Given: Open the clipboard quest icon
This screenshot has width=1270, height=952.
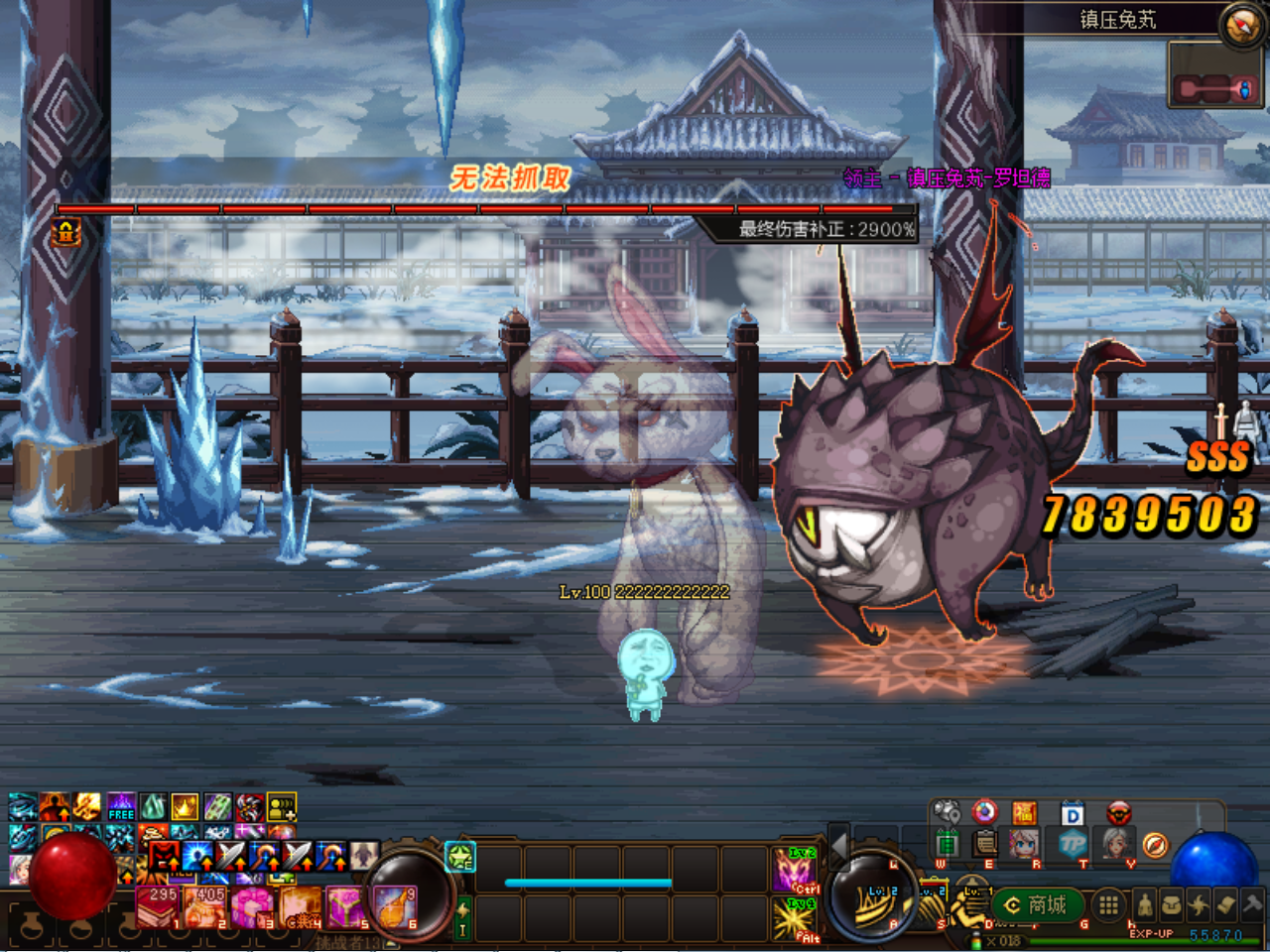Looking at the screenshot, I should (x=985, y=844).
